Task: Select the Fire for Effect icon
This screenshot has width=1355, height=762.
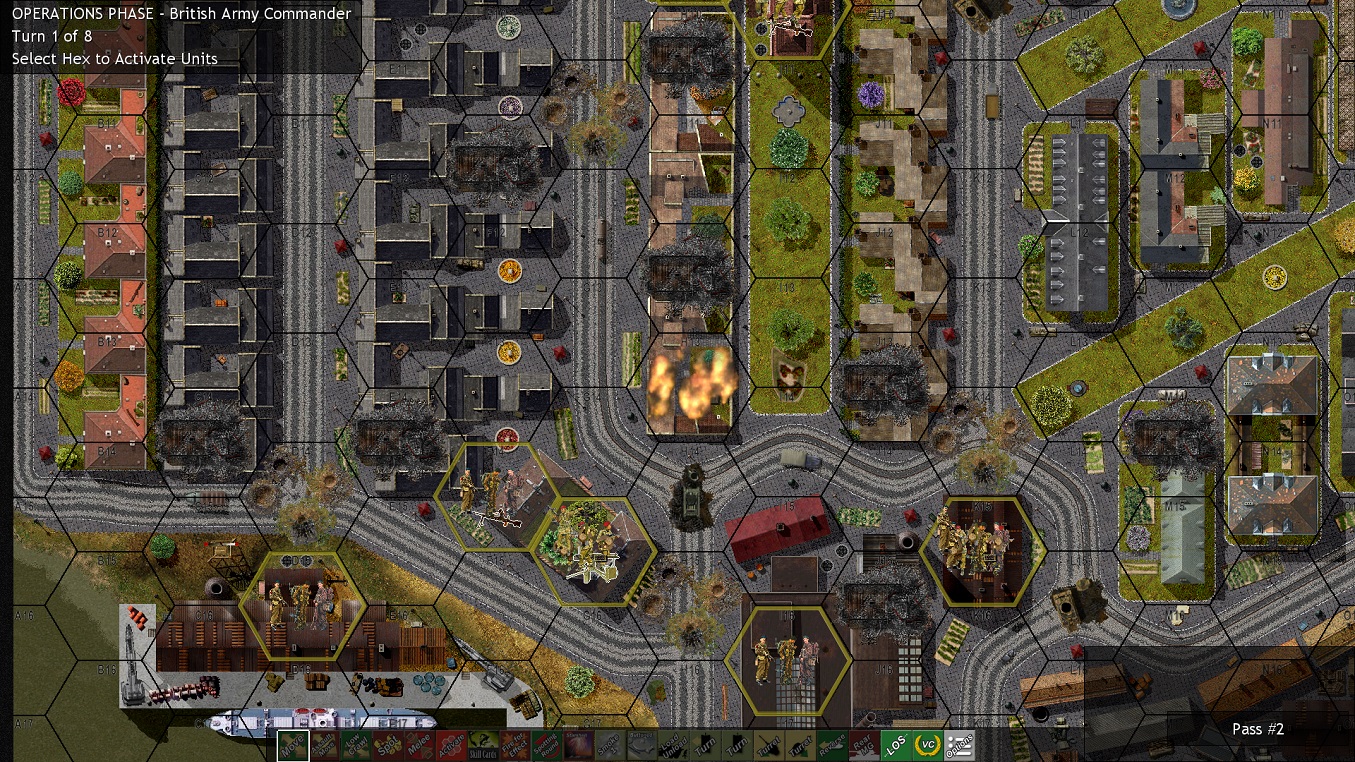Action: [x=513, y=744]
